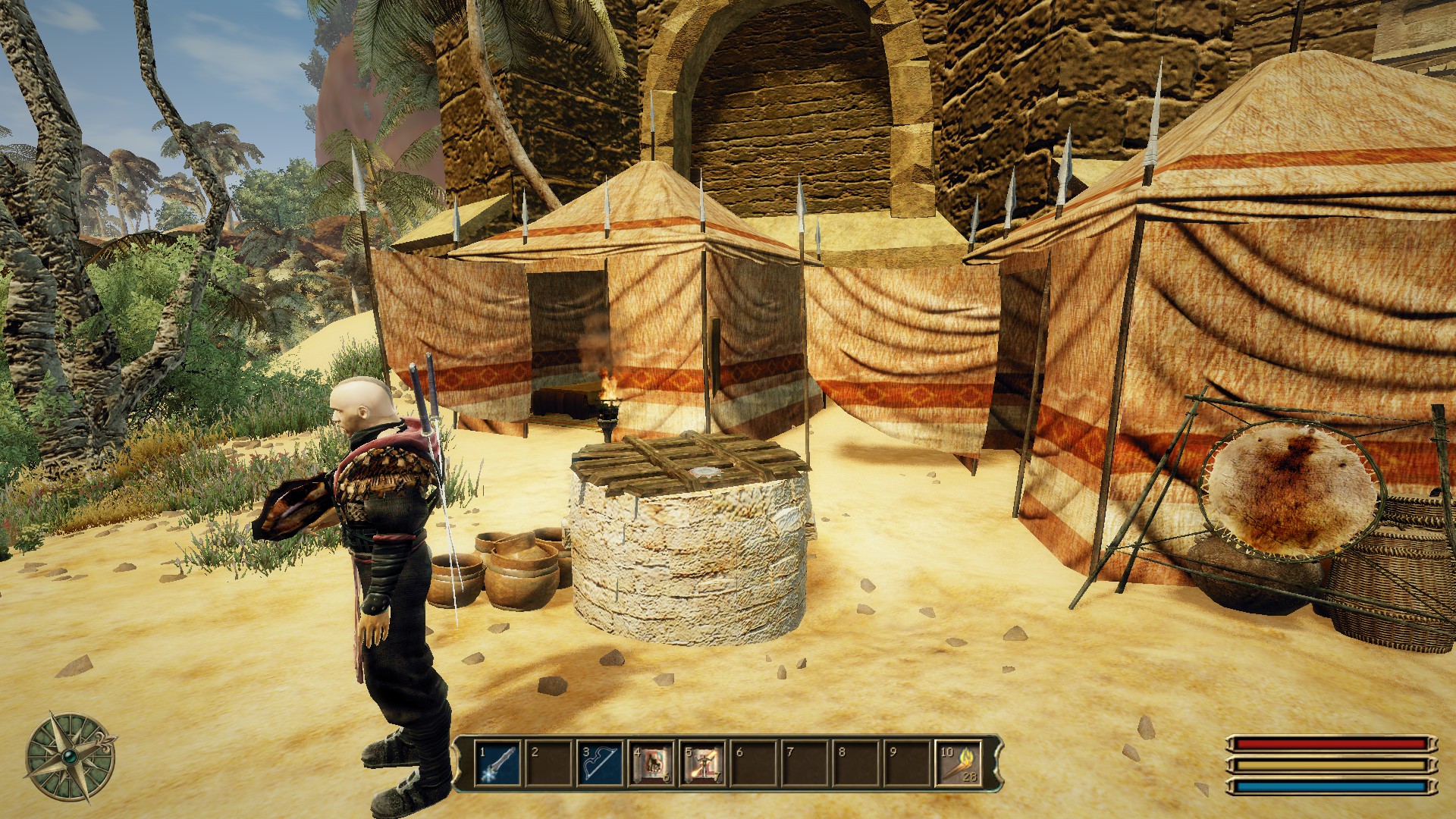The image size is (1456, 819).
Task: Select the sword in hotbar slot 1
Action: (x=498, y=764)
